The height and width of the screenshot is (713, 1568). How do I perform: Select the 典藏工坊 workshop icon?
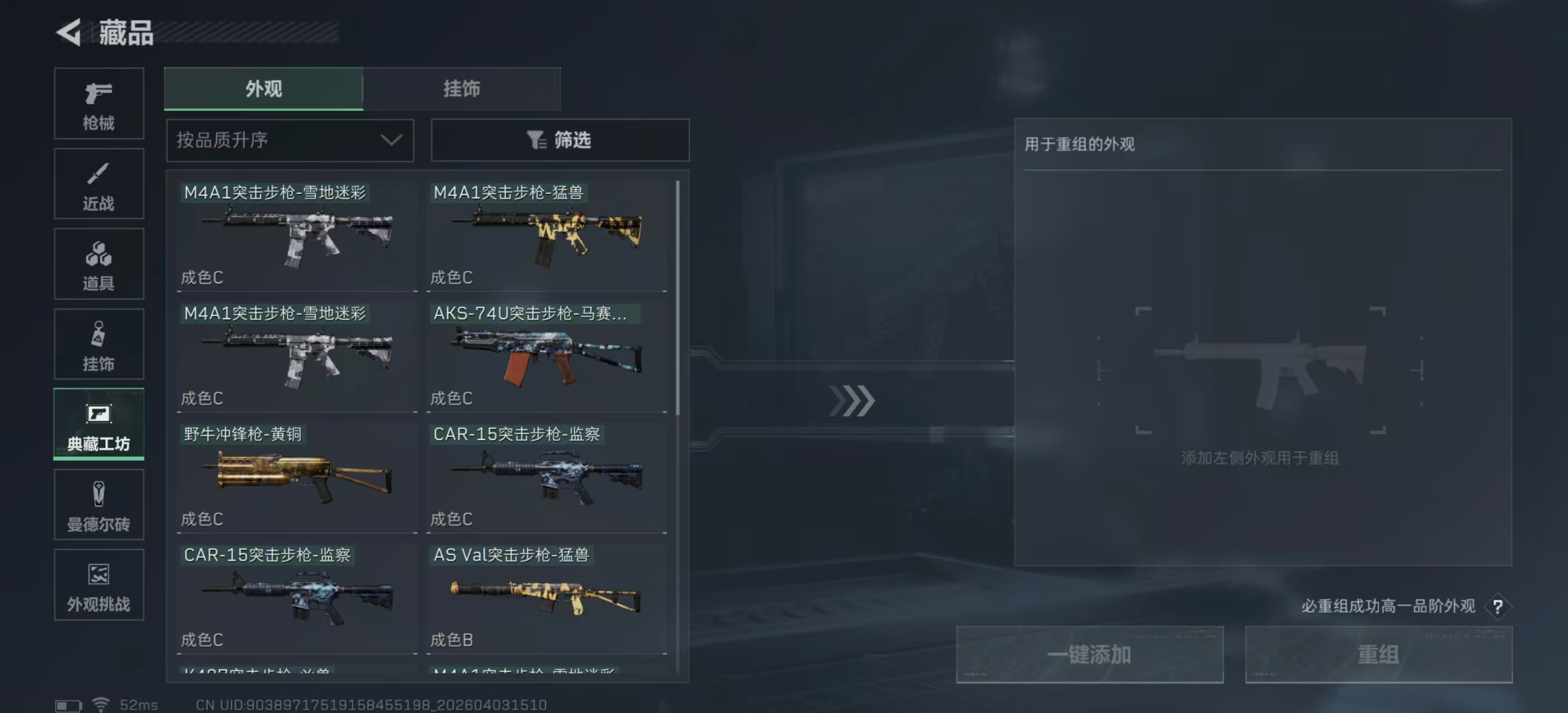[x=99, y=425]
